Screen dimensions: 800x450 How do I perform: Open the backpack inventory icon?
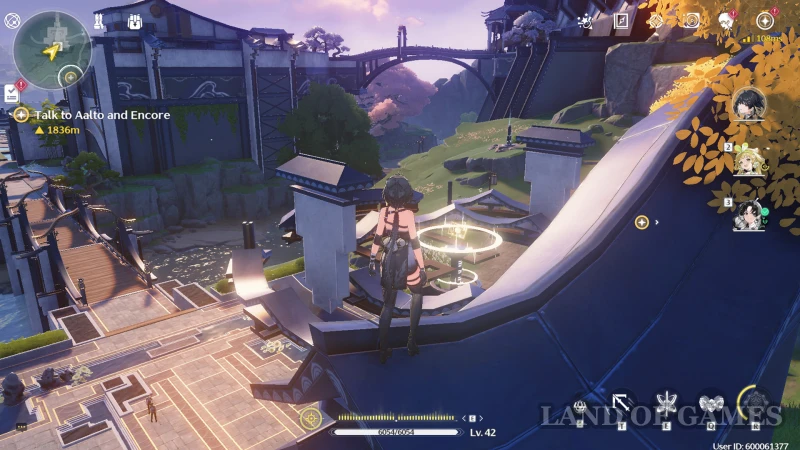click(x=135, y=21)
